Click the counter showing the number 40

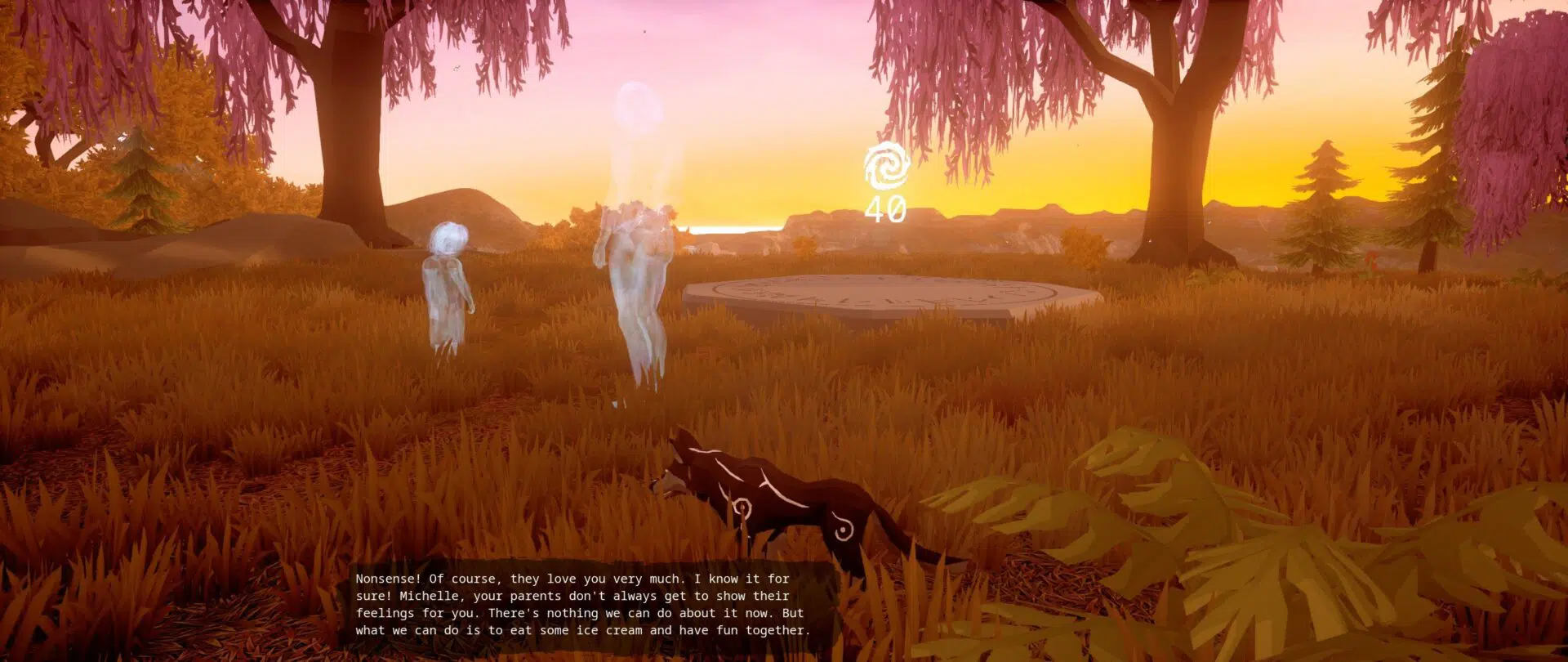(884, 210)
